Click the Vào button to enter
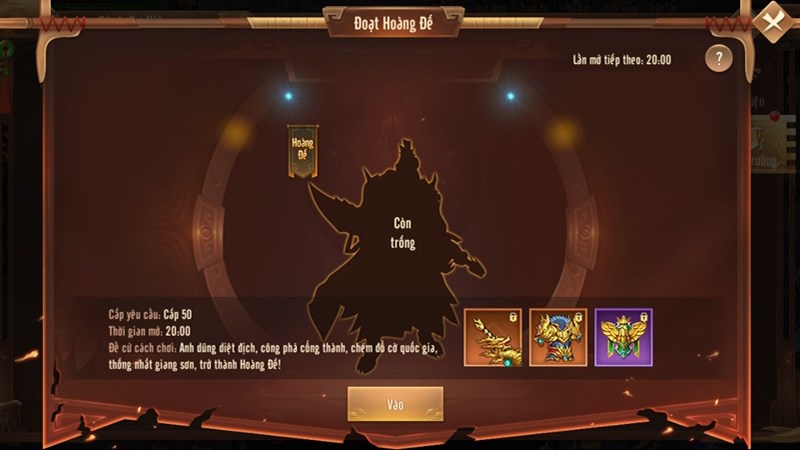 395,403
